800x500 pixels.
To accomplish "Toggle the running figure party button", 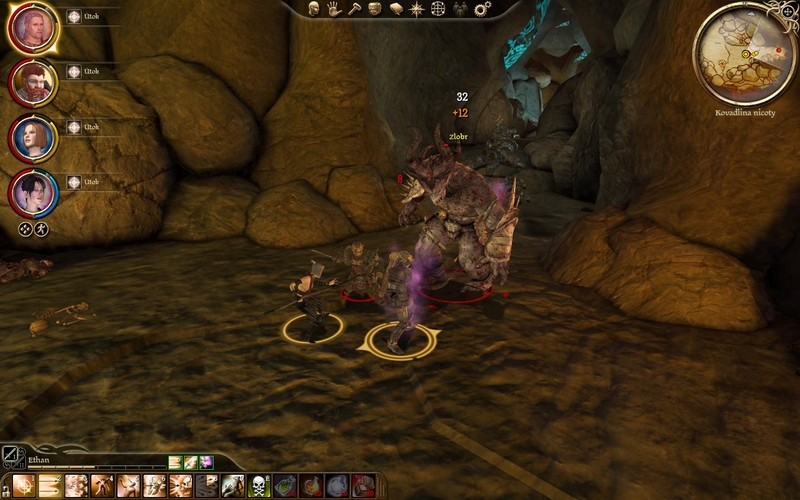I will (42, 229).
